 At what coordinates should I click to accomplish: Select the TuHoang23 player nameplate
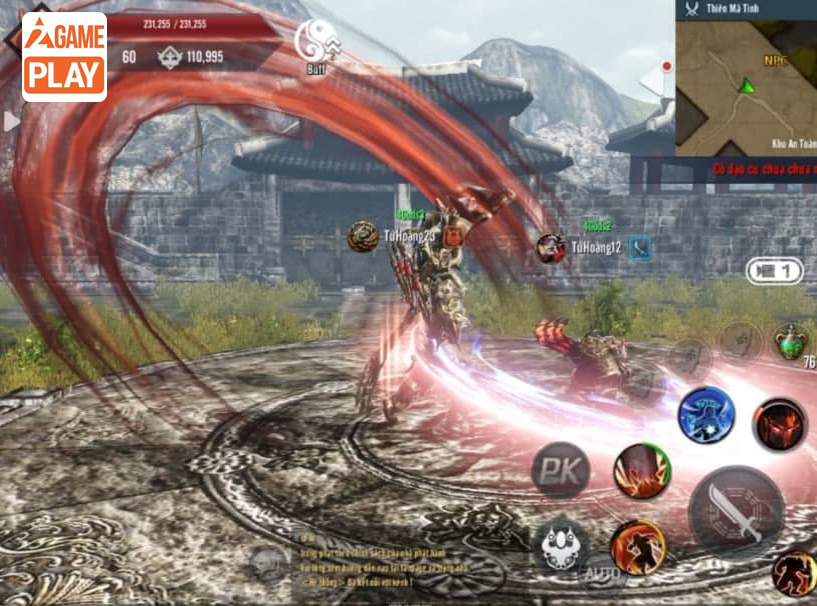click(x=409, y=236)
